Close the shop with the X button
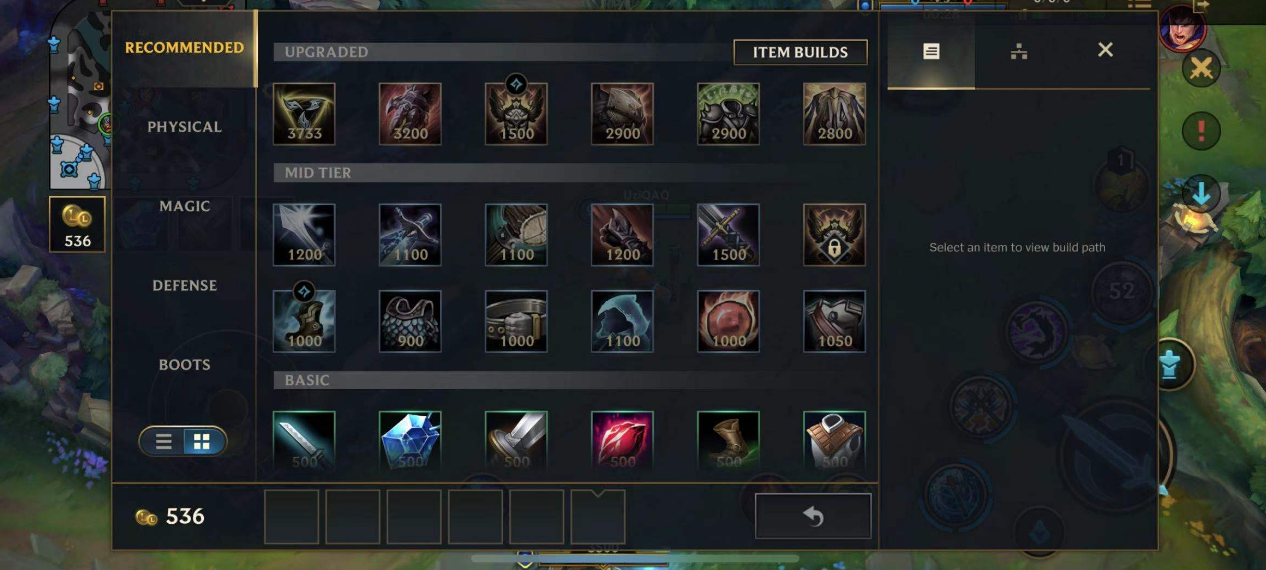The height and width of the screenshot is (570, 1266). (x=1105, y=50)
